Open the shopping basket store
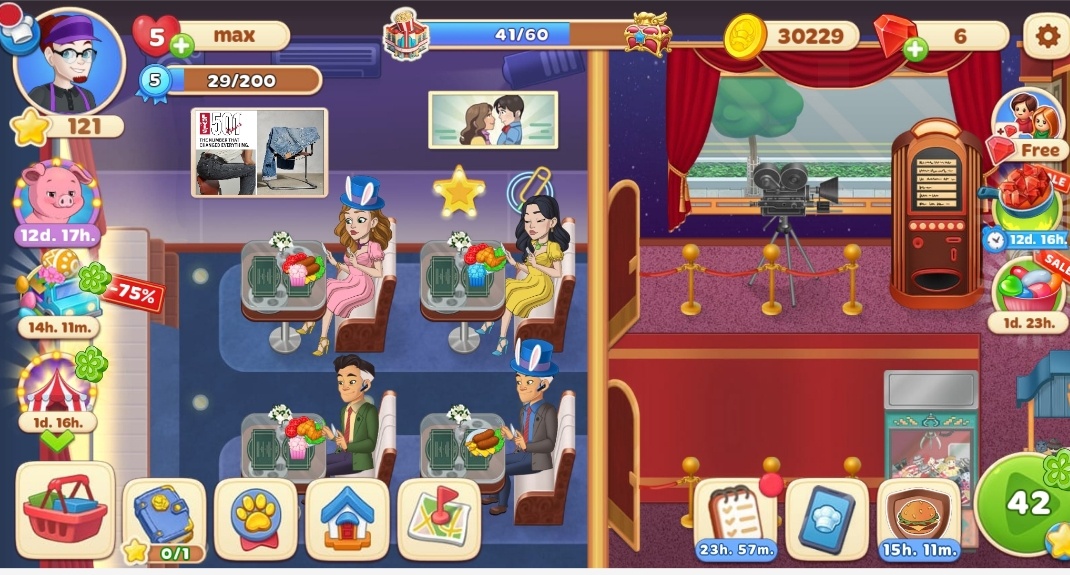 click(64, 509)
